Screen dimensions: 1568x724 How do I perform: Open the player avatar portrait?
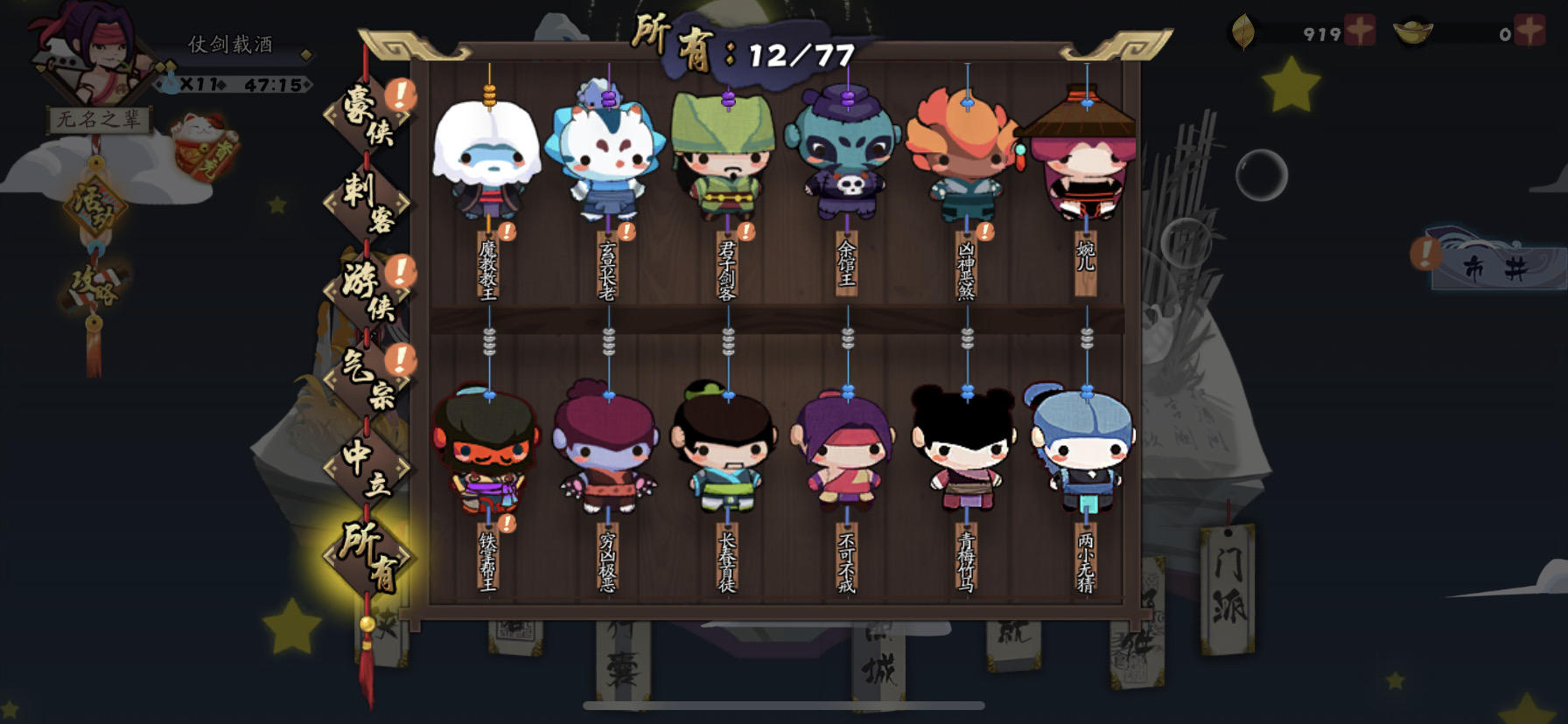coord(94,57)
